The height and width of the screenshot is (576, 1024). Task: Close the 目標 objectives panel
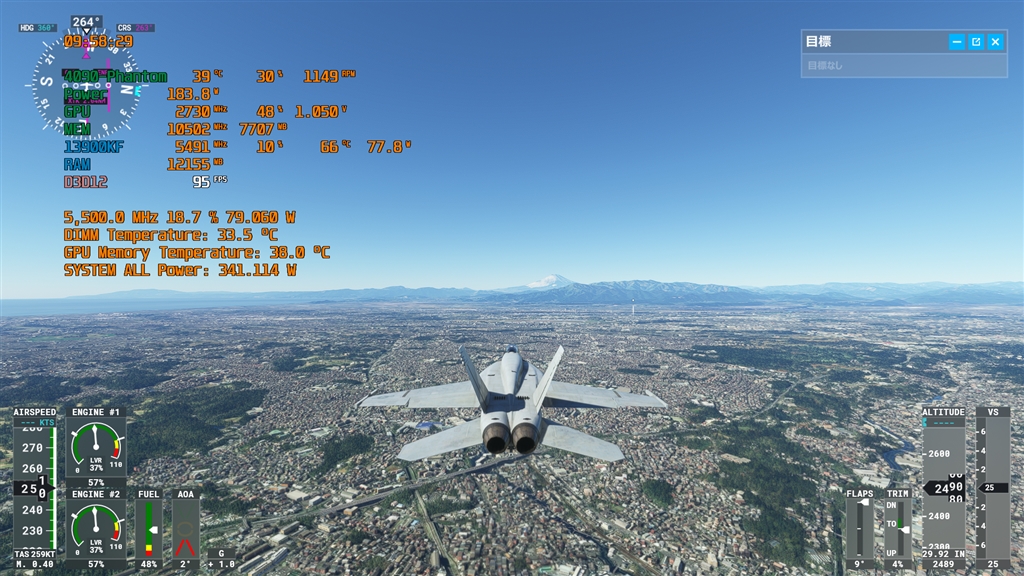coord(995,42)
